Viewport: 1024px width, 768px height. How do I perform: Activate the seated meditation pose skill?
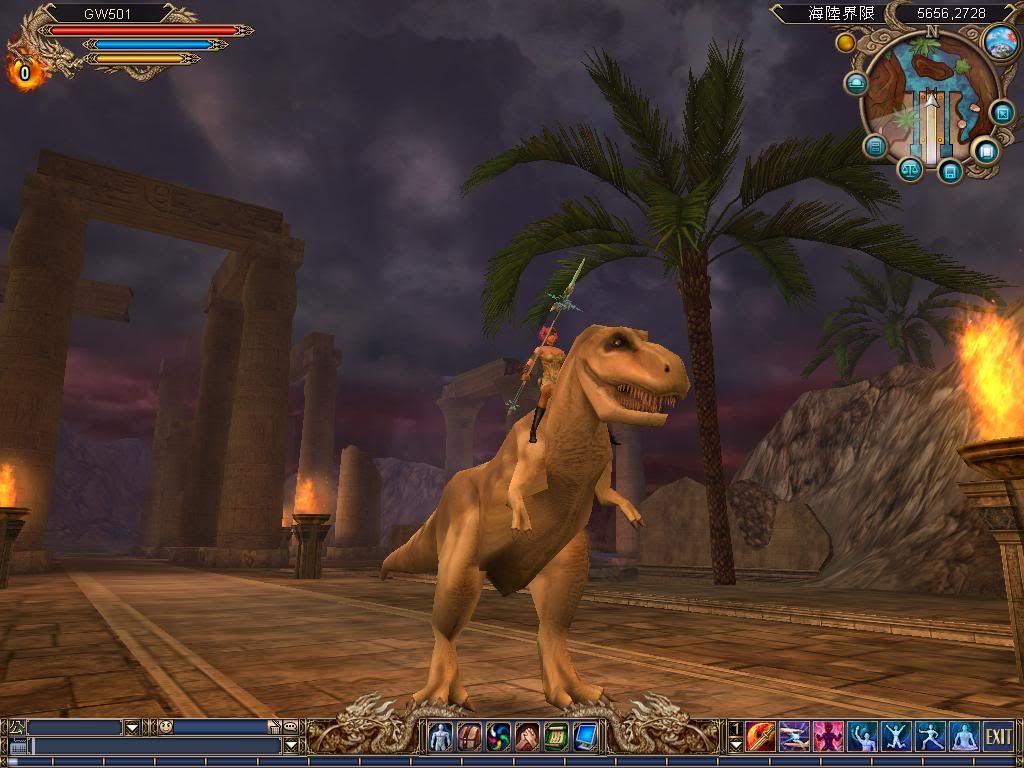[x=964, y=737]
